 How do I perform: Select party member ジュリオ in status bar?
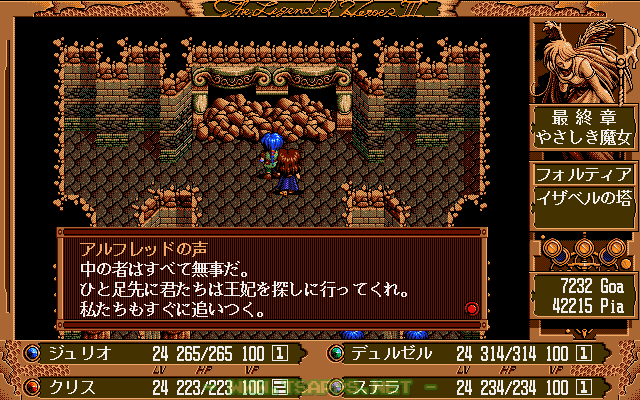(75, 353)
